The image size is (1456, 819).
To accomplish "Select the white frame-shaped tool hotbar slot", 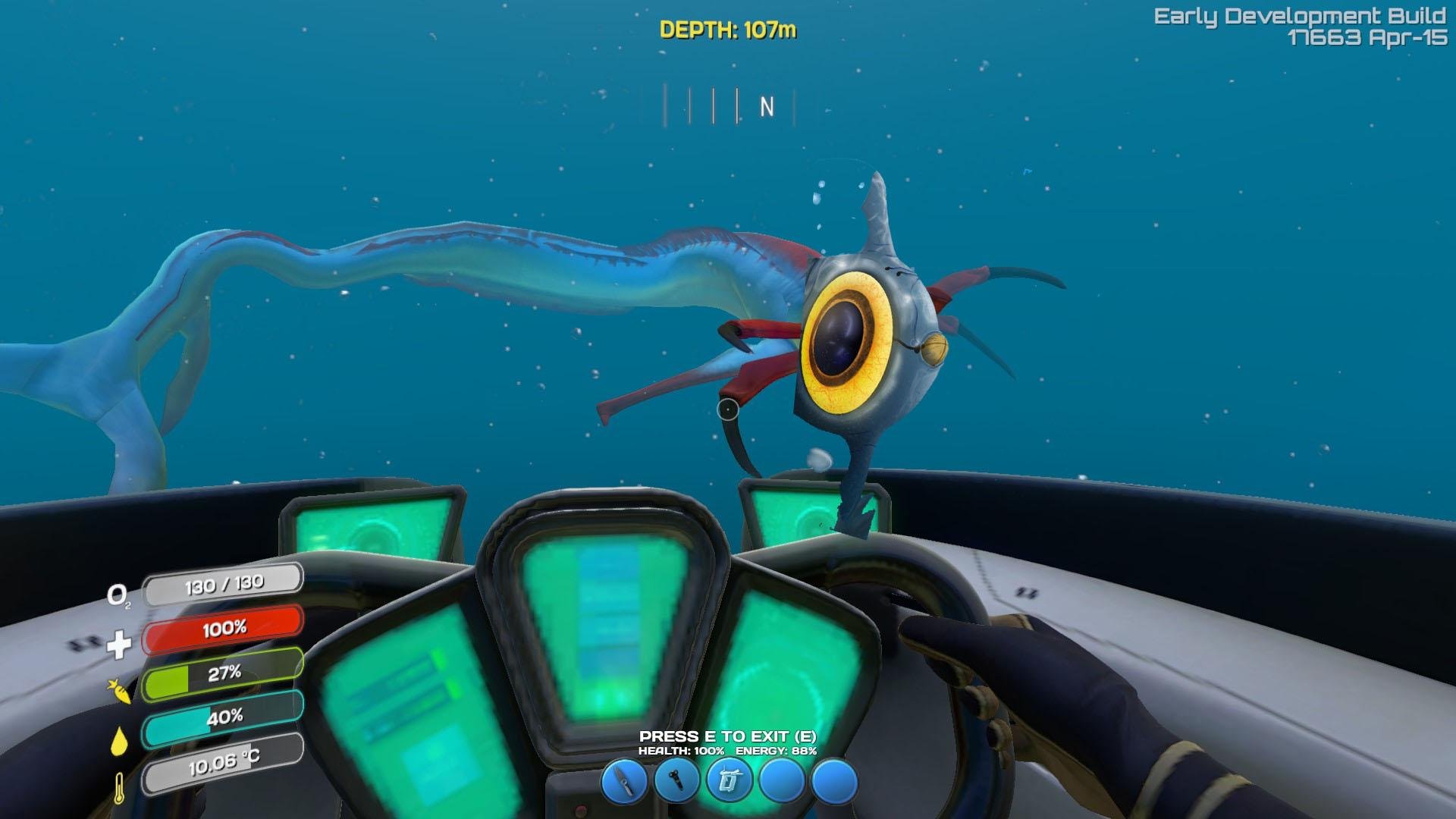I will point(729,781).
